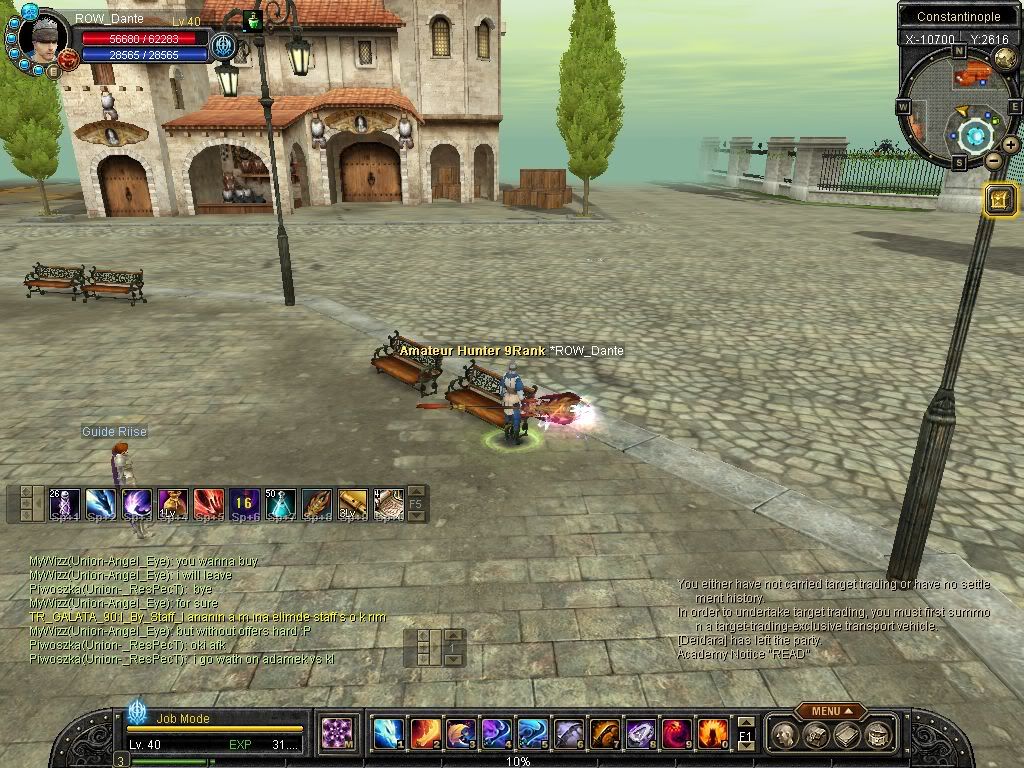
Task: Open the book icon in the menu panel
Action: click(848, 735)
